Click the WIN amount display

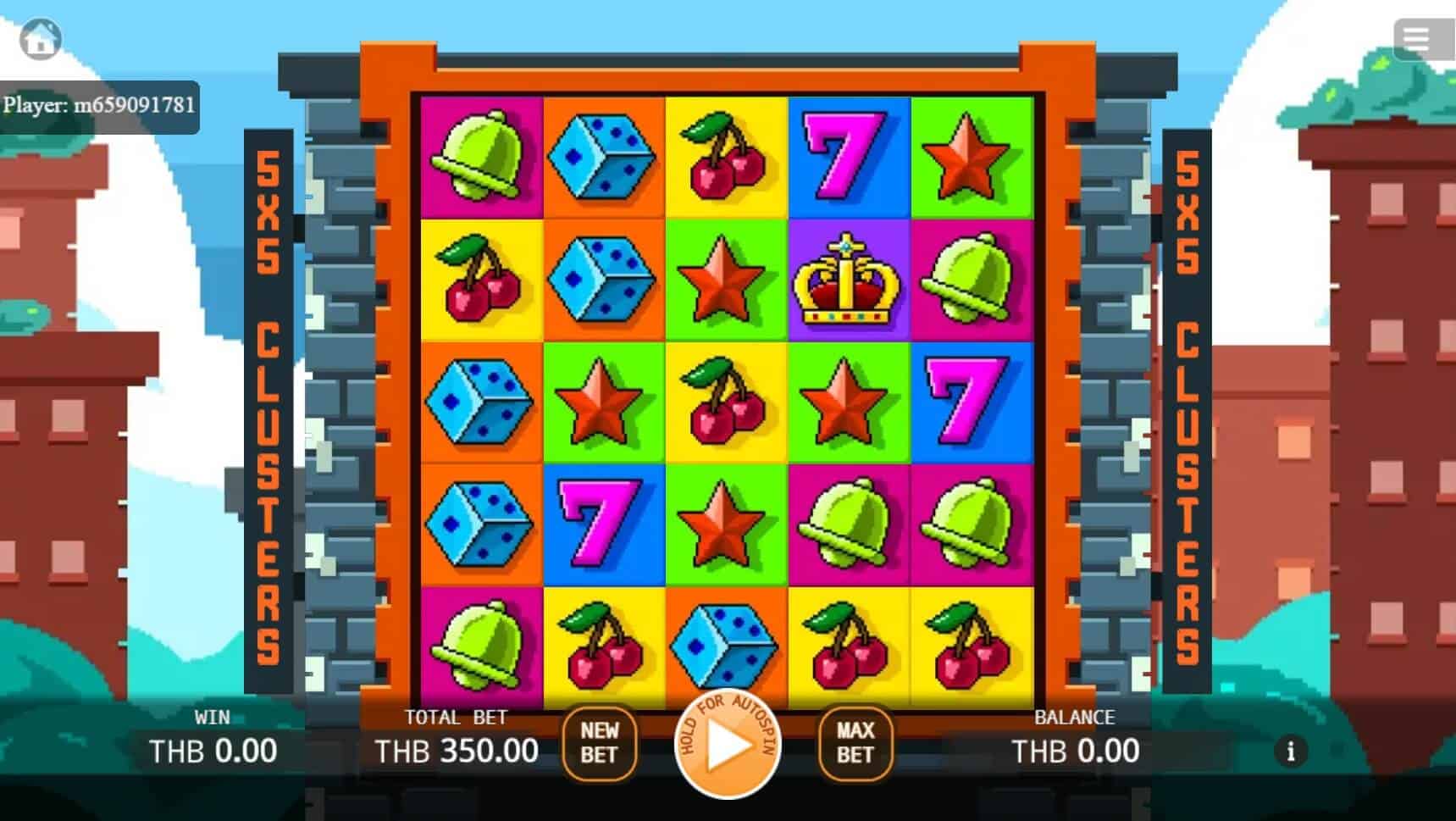[212, 751]
